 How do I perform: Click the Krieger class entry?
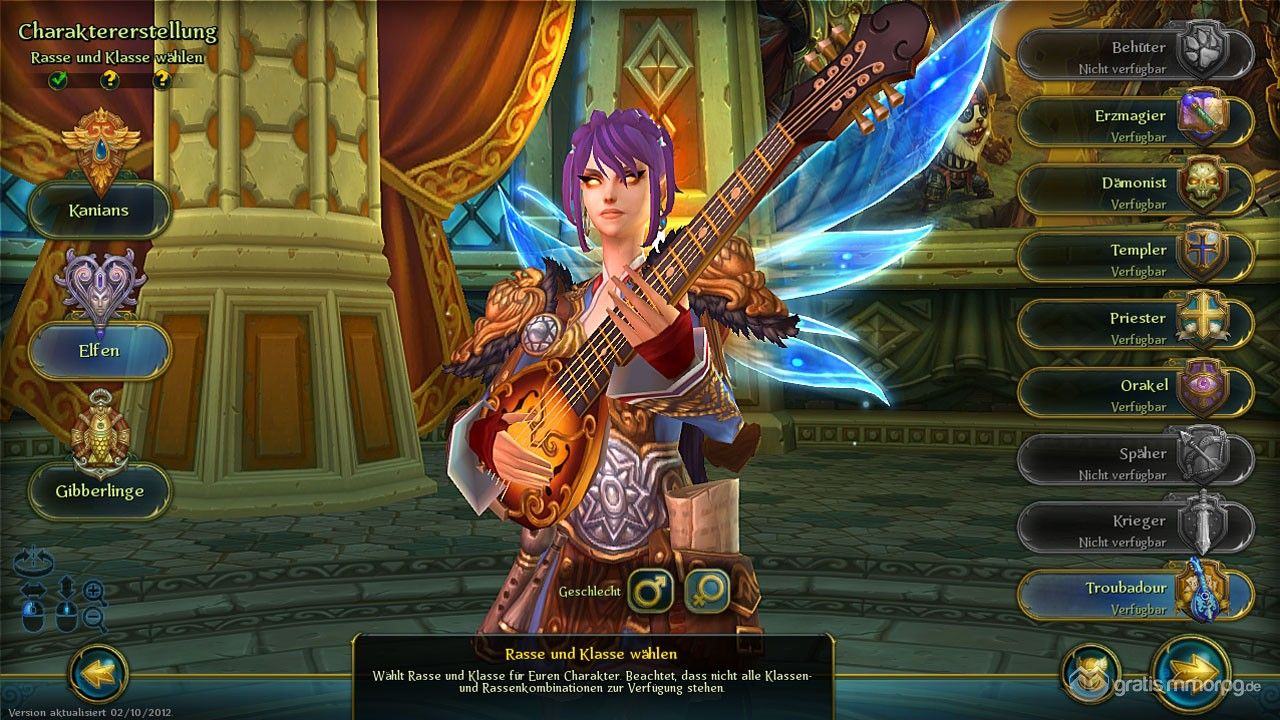(x=1135, y=529)
